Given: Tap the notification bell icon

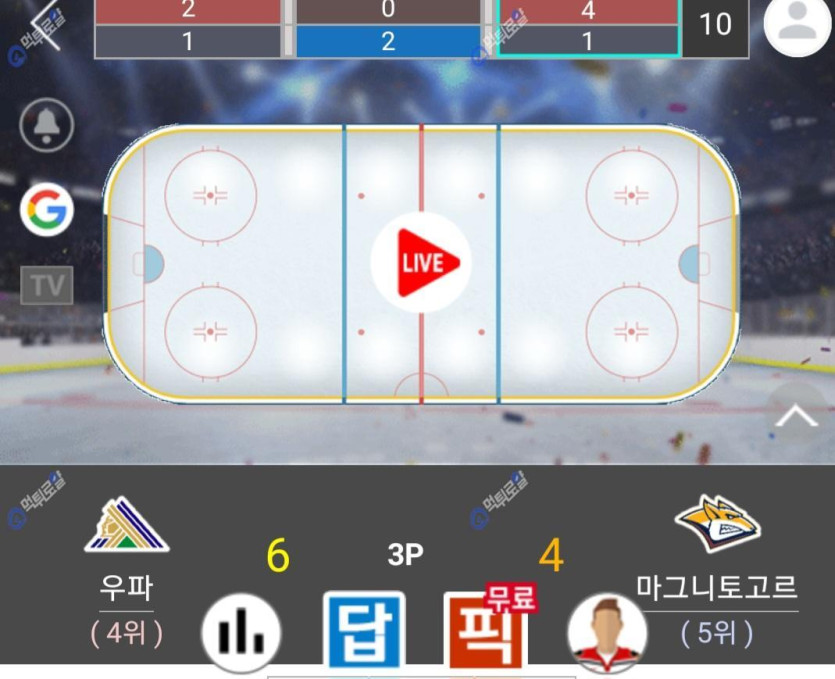Looking at the screenshot, I should (x=47, y=126).
